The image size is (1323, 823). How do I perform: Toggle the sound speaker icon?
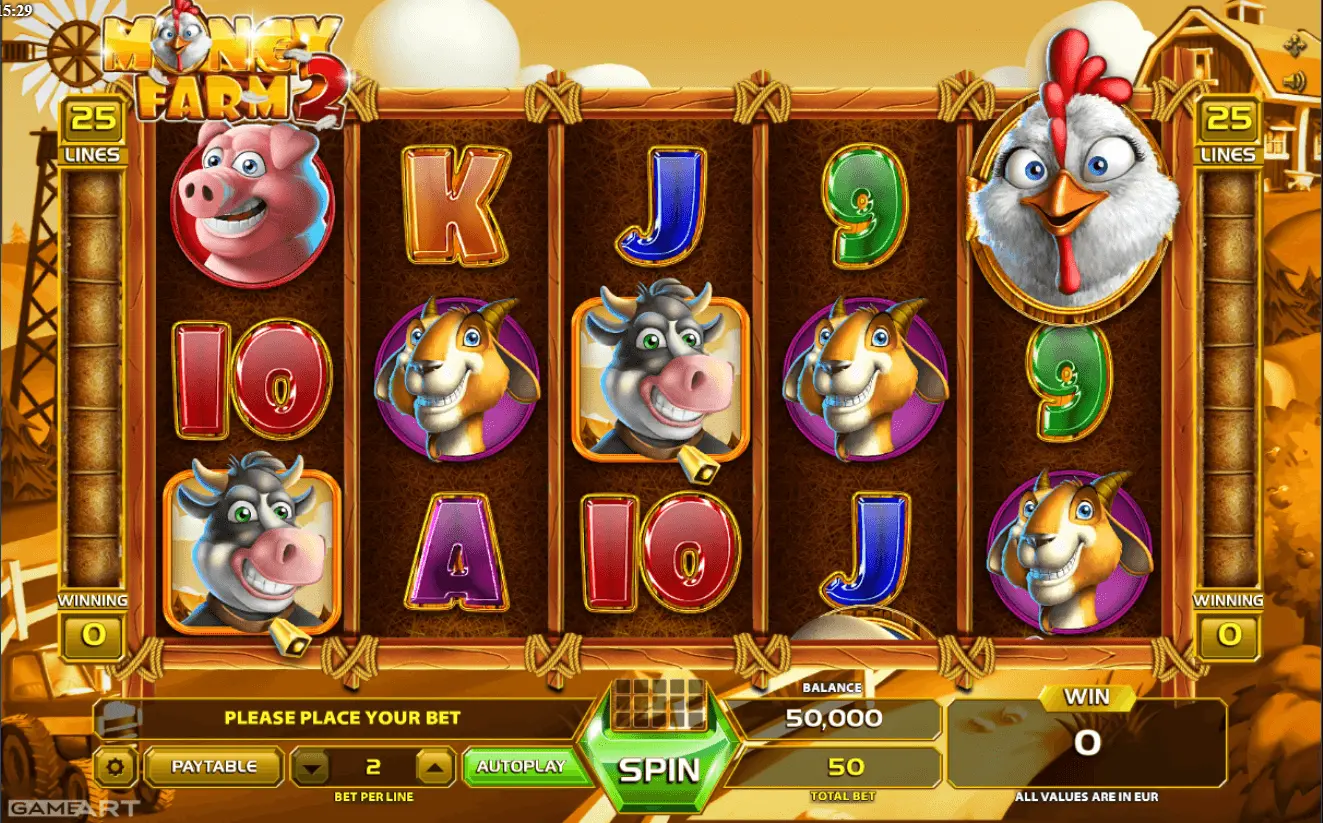click(1297, 81)
